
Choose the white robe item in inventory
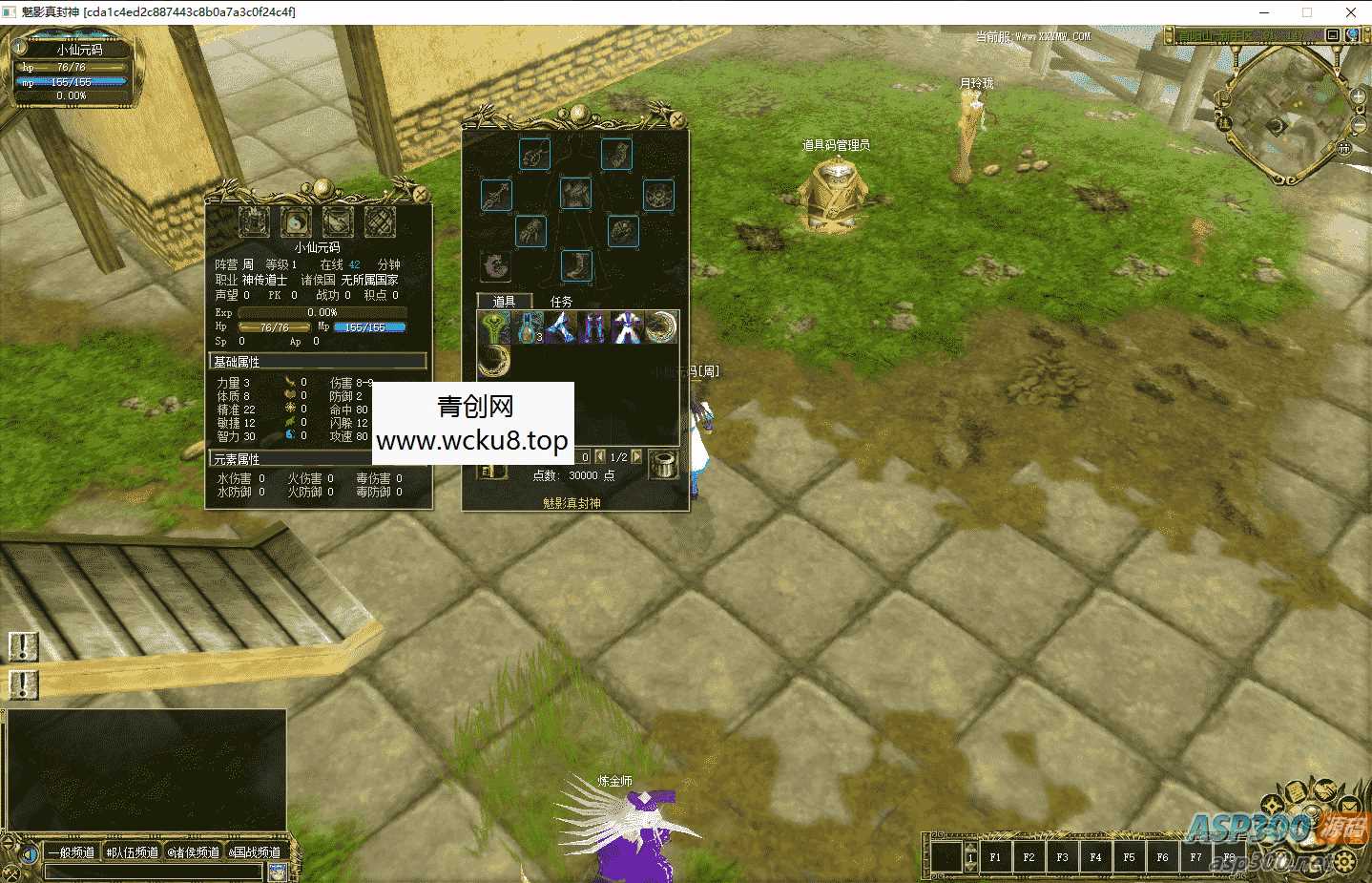point(627,327)
